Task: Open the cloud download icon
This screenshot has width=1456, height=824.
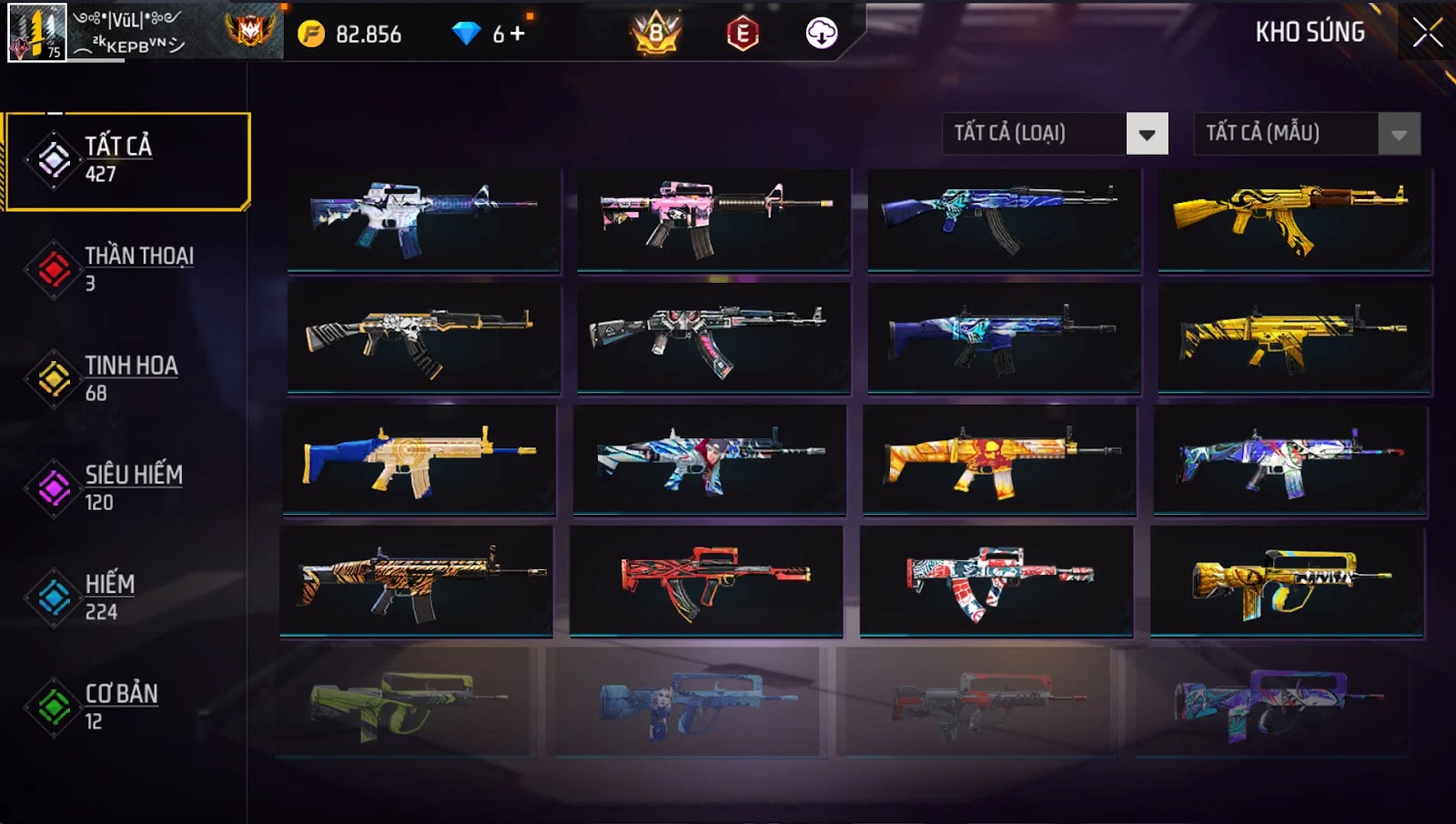Action: click(x=821, y=34)
